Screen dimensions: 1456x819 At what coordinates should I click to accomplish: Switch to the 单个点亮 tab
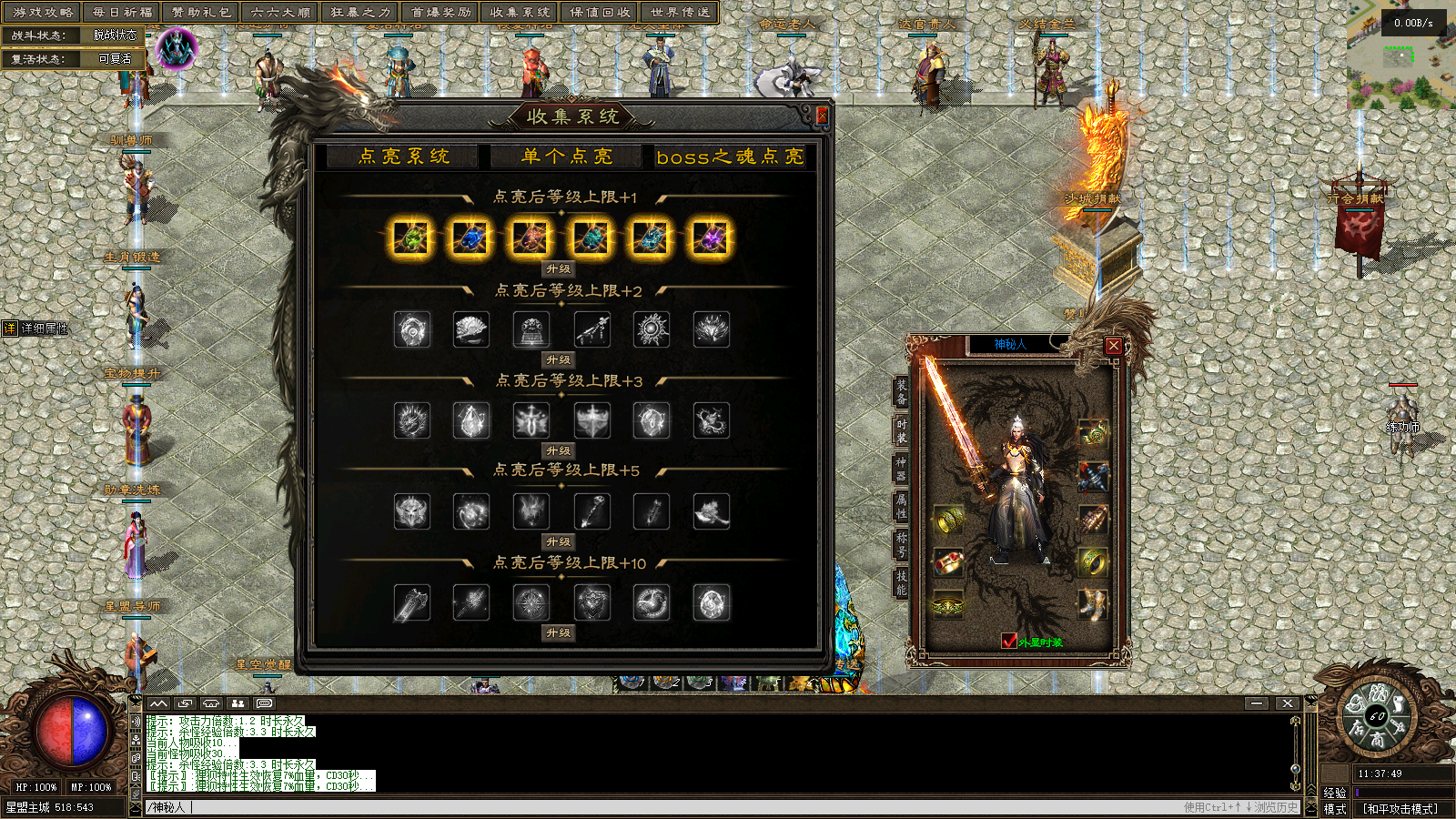click(567, 157)
